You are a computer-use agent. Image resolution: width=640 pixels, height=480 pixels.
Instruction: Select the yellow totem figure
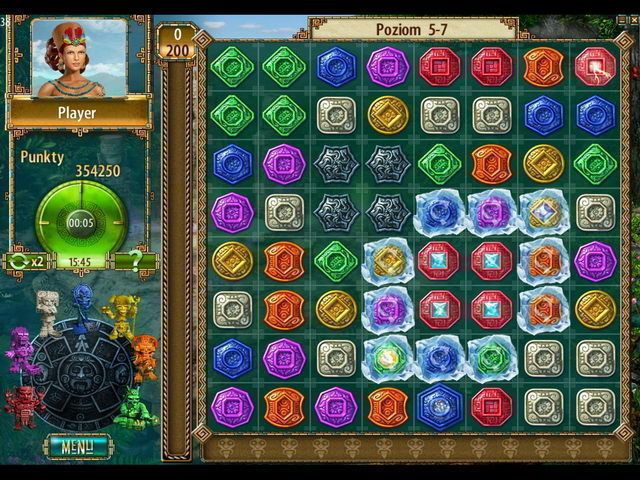click(x=120, y=313)
